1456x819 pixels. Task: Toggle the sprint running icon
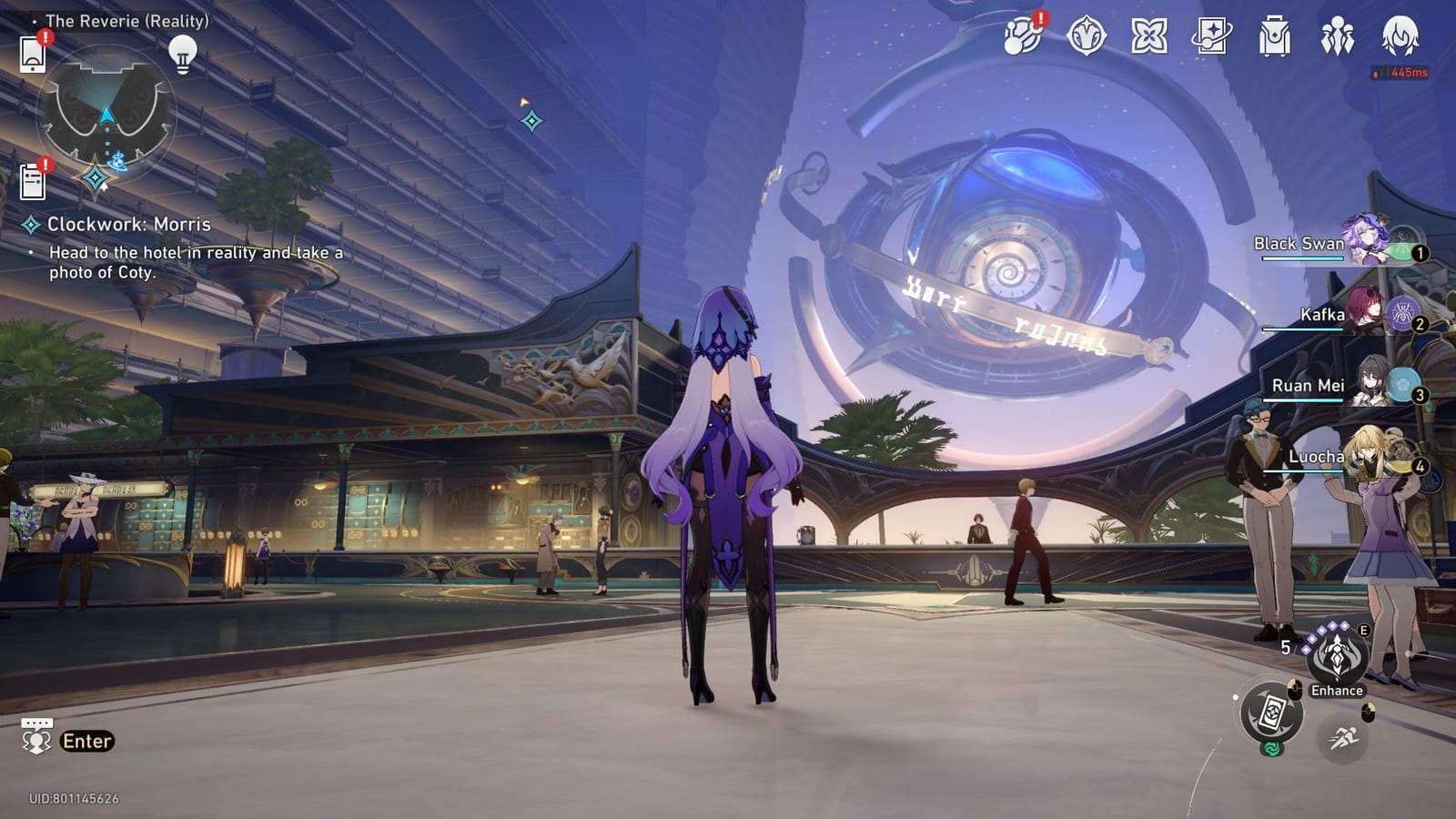click(1342, 738)
